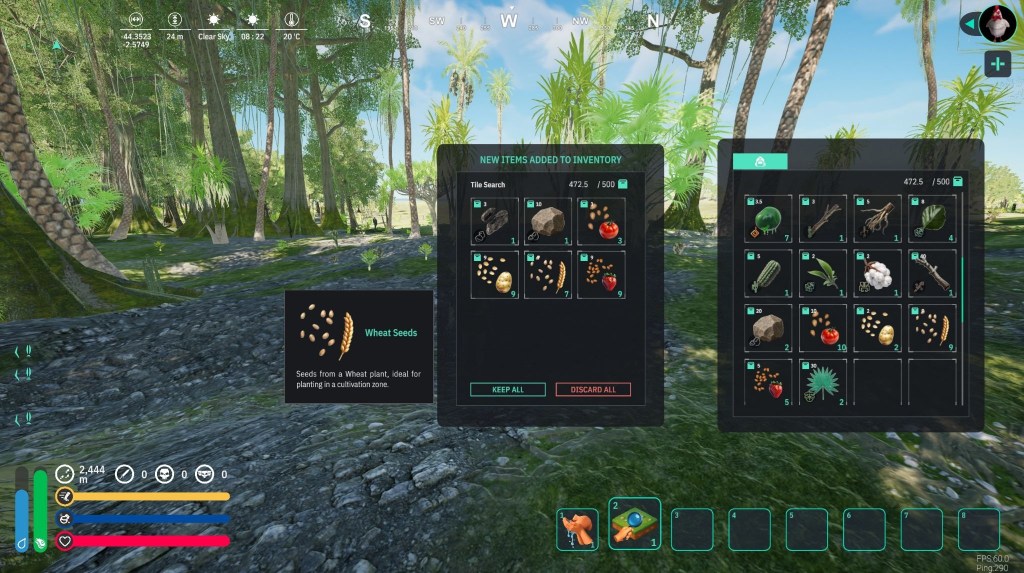The height and width of the screenshot is (573, 1024).
Task: Select the tomato seeds in the new items panel
Action: (x=602, y=221)
